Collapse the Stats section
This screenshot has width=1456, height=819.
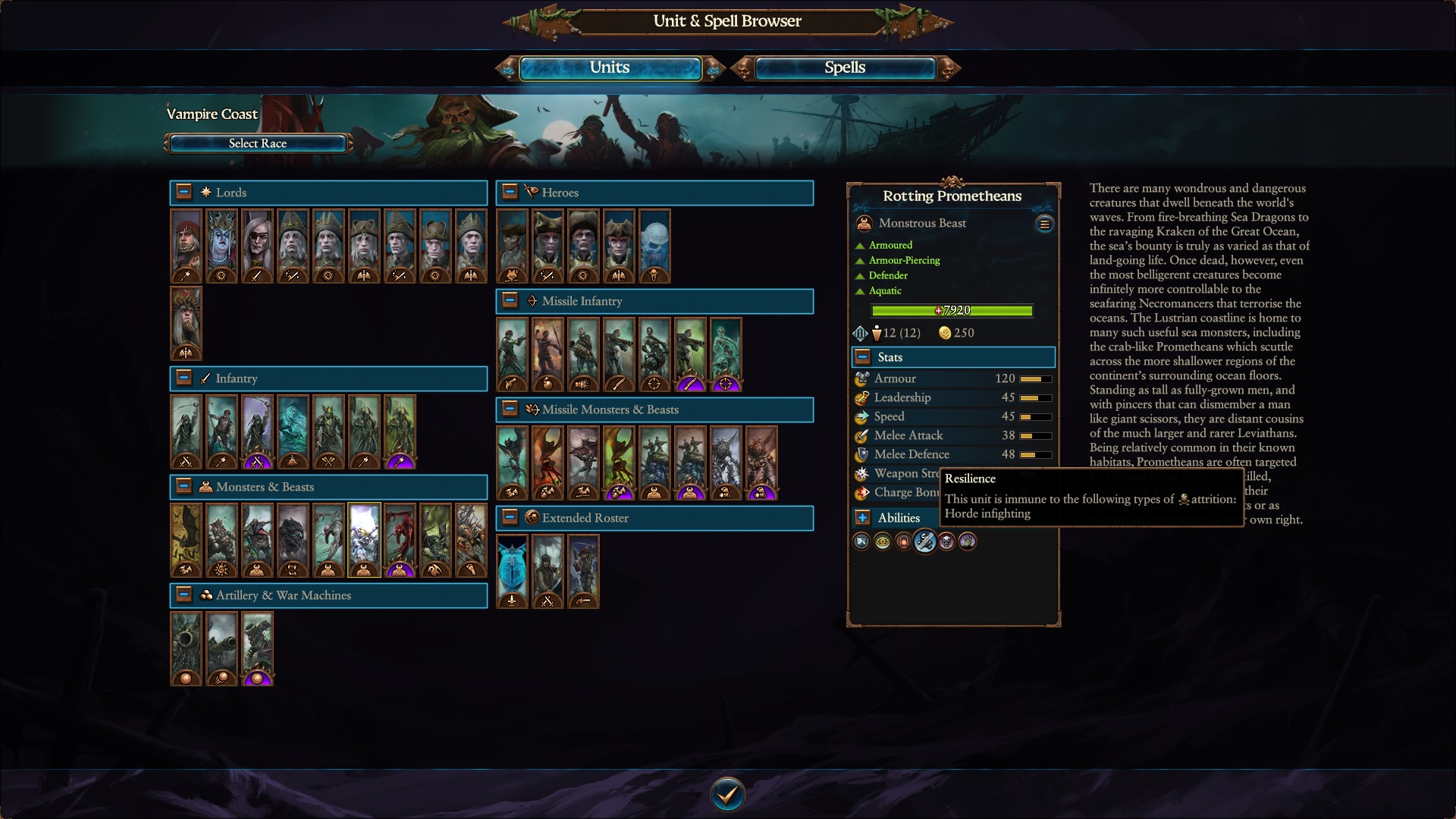[x=861, y=356]
